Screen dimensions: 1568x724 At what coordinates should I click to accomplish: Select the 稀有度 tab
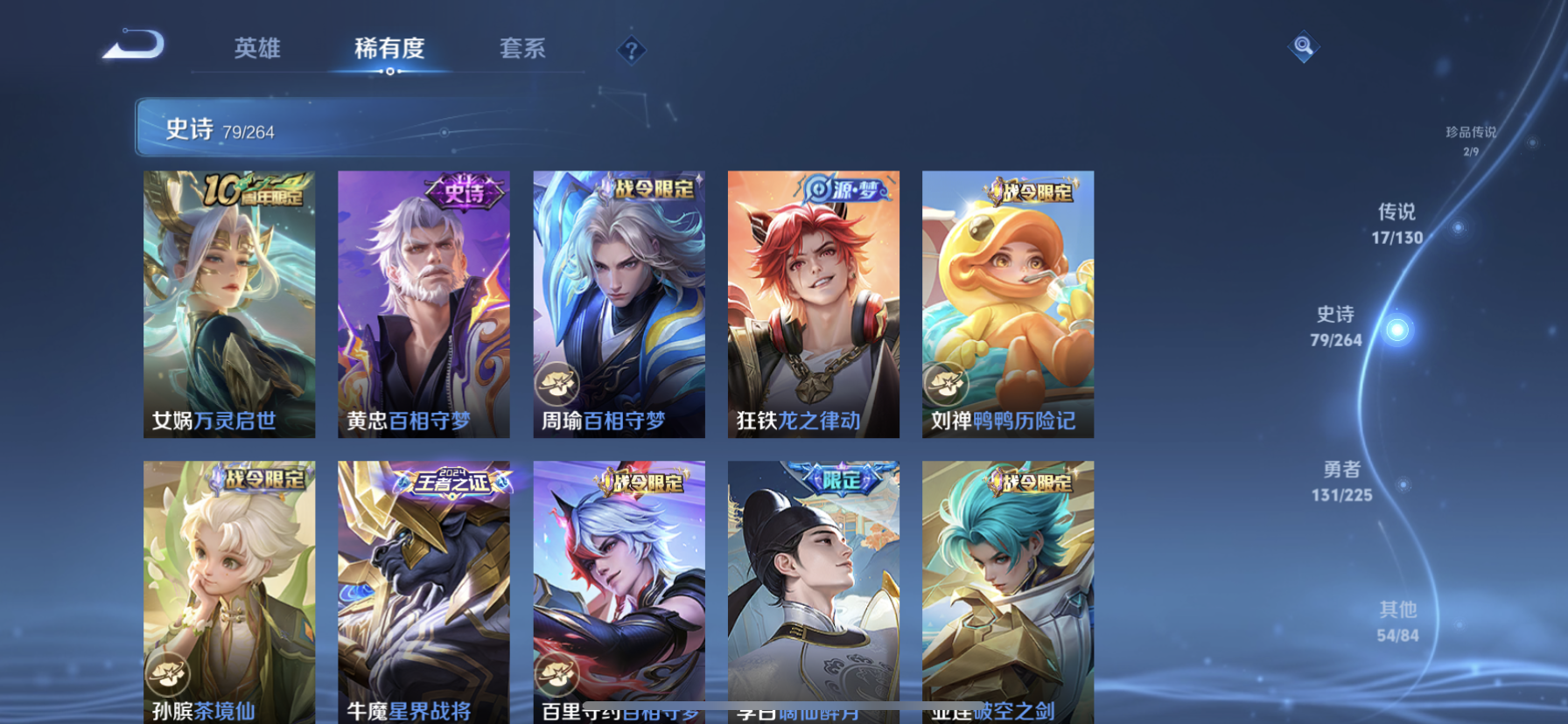[389, 48]
